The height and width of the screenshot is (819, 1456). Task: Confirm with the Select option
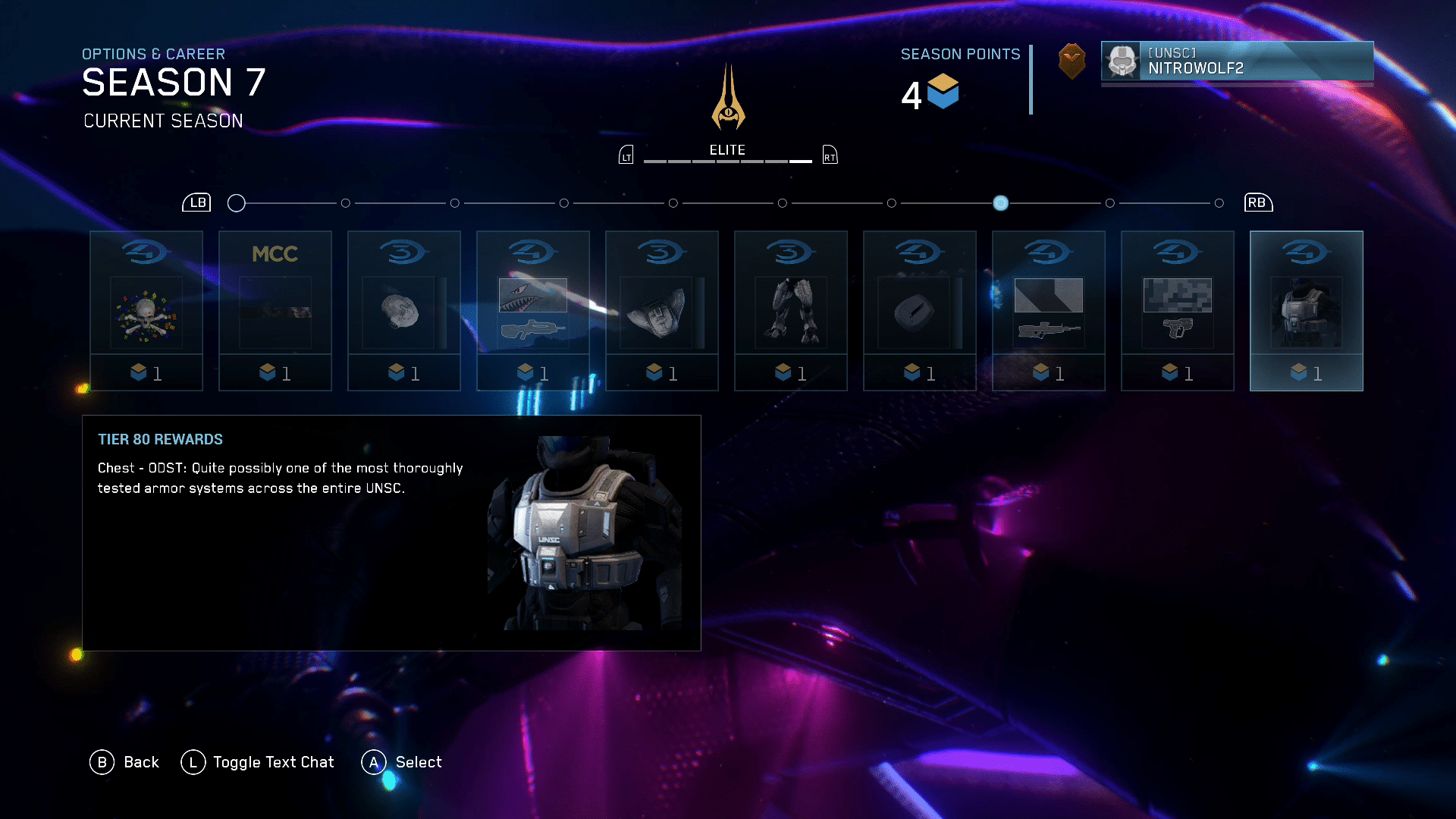coord(402,762)
